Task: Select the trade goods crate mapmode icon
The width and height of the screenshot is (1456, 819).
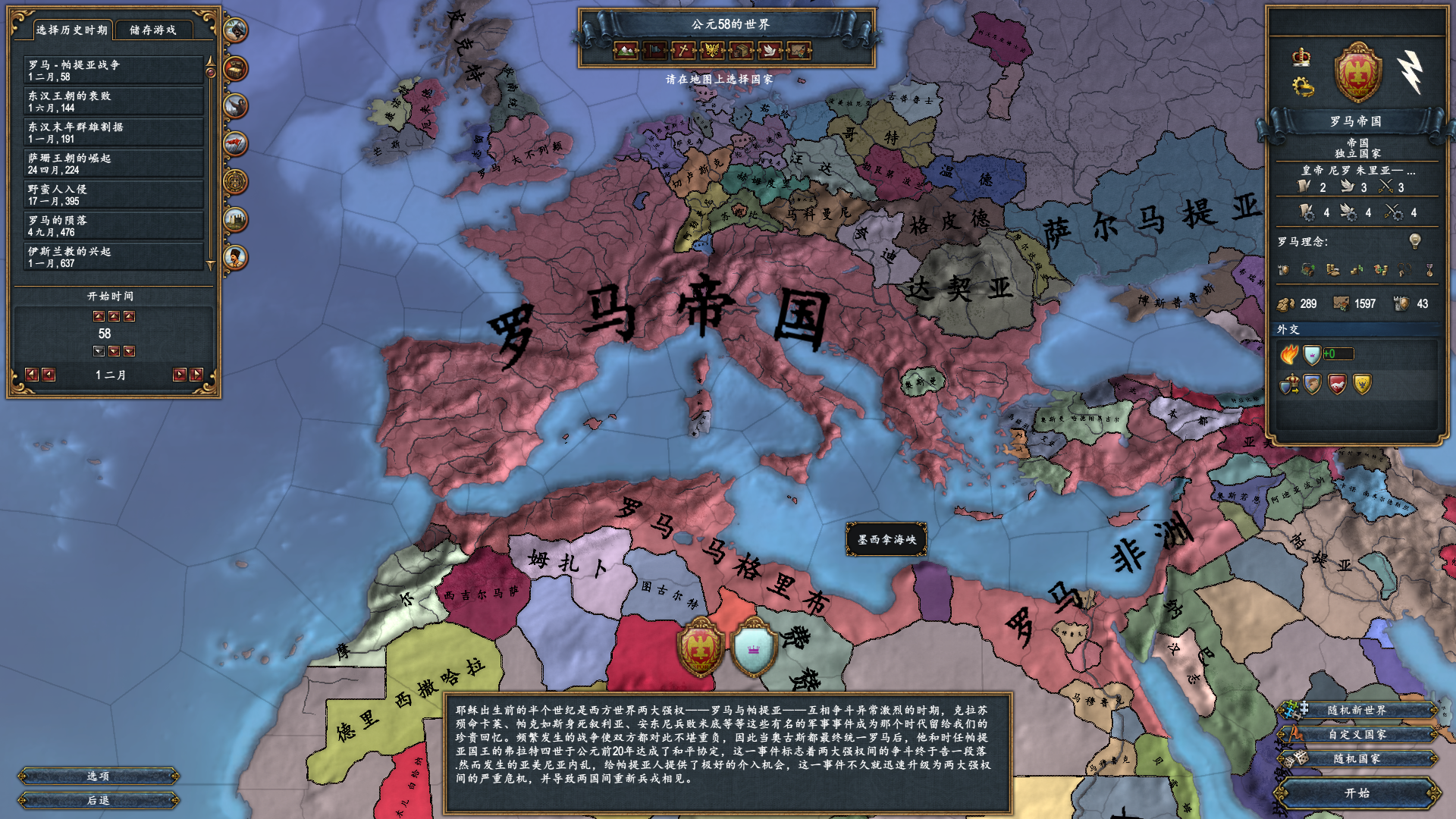Action: (x=739, y=52)
